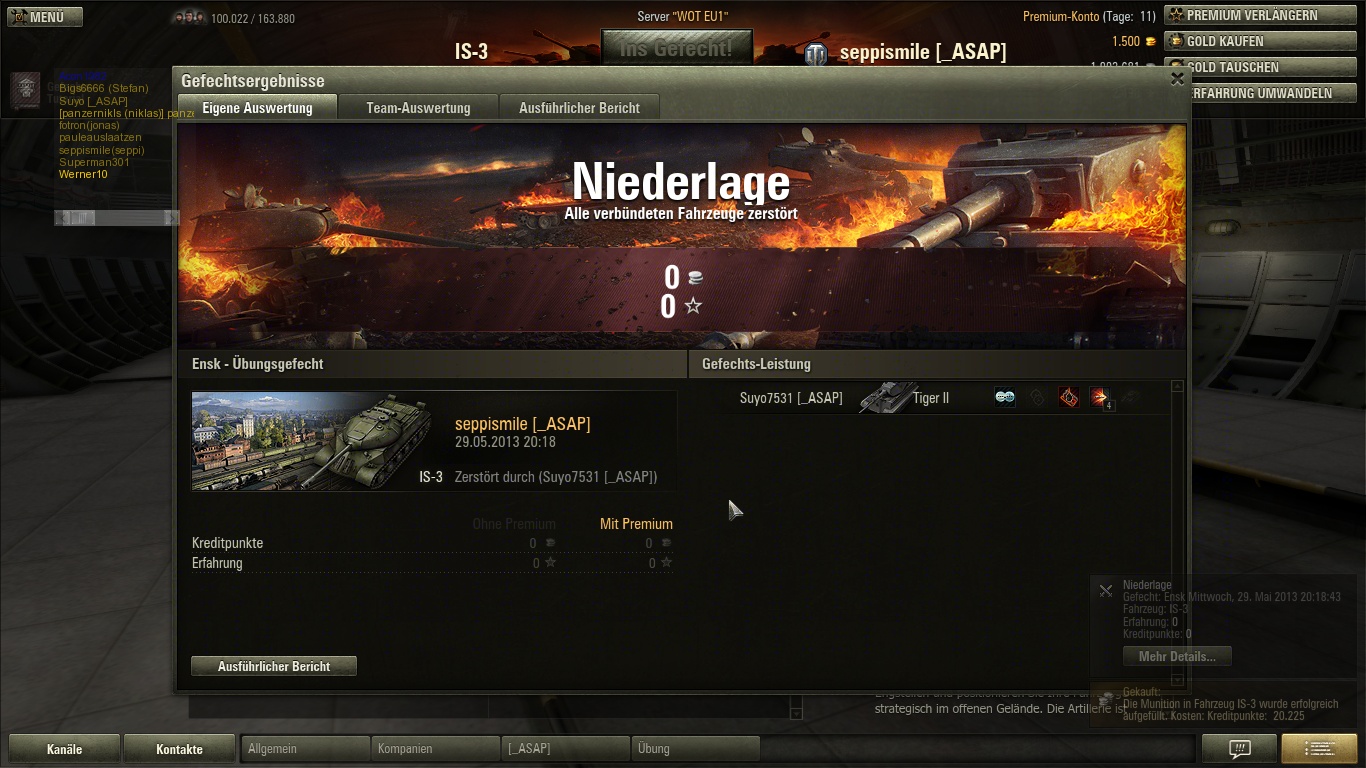
Task: Open the Menü button
Action: 45,17
